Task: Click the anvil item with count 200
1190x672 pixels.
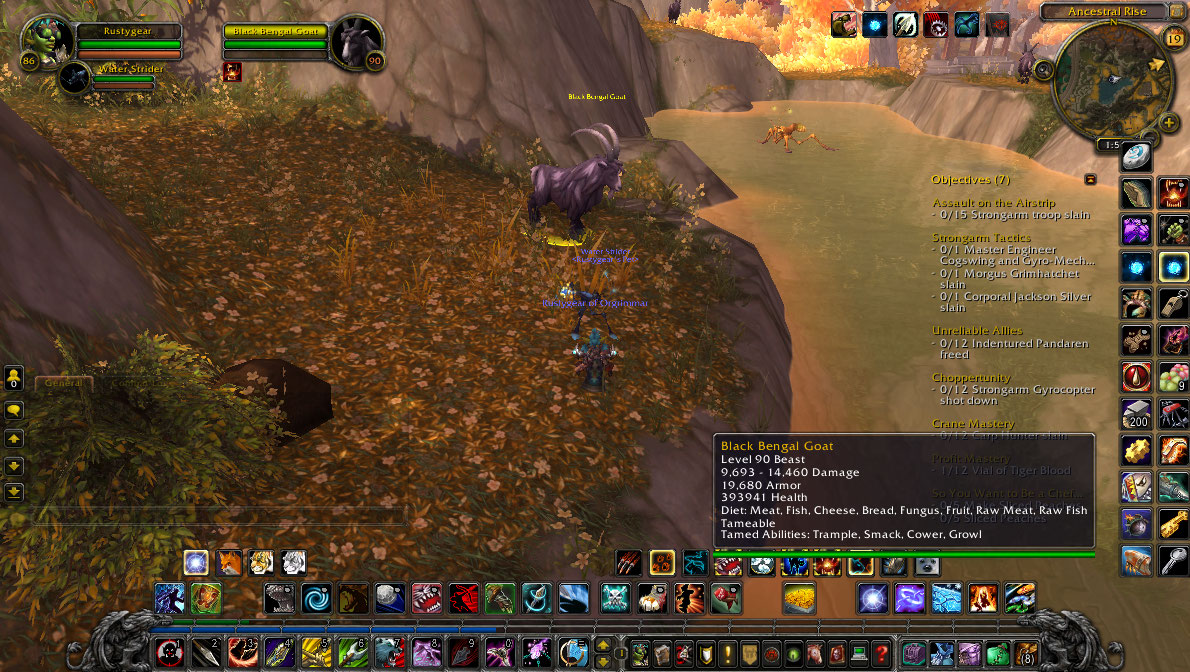Action: point(1135,414)
